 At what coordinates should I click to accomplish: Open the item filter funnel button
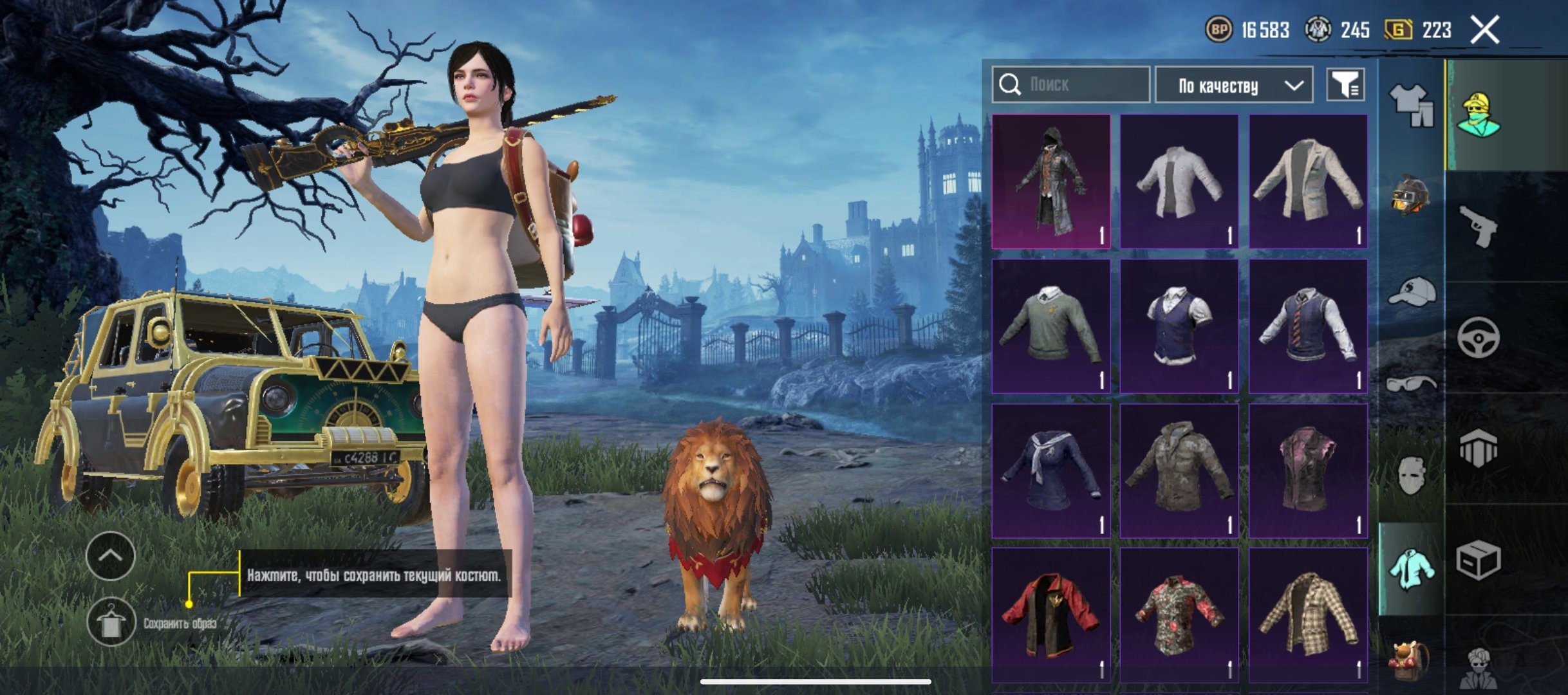(1345, 84)
